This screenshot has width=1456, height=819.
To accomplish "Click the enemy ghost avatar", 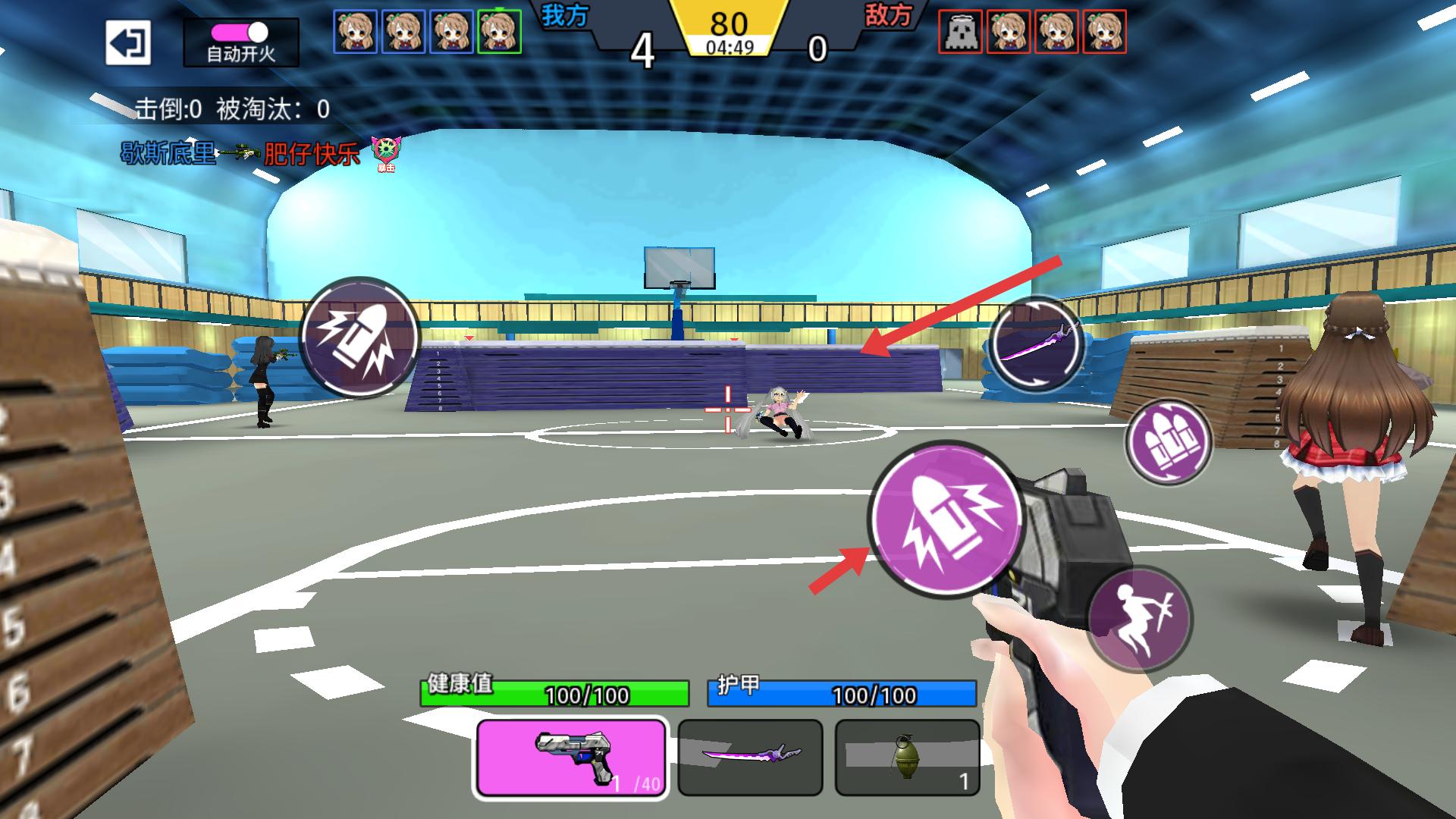I will tap(960, 32).
